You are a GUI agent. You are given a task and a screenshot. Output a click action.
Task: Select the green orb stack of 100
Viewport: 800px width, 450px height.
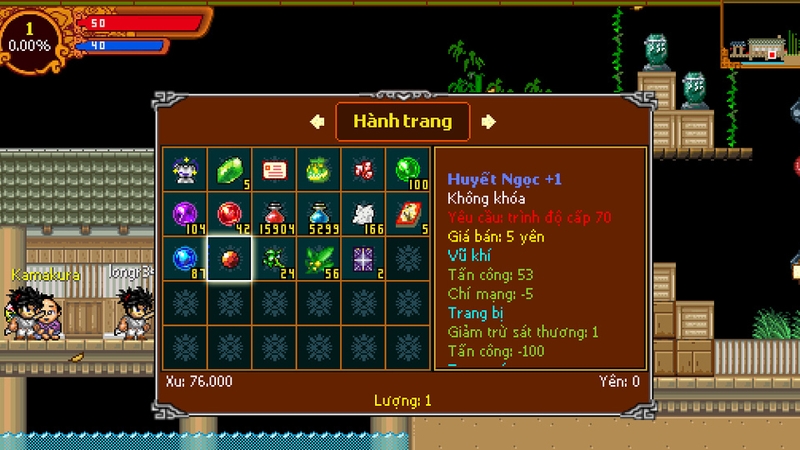408,169
